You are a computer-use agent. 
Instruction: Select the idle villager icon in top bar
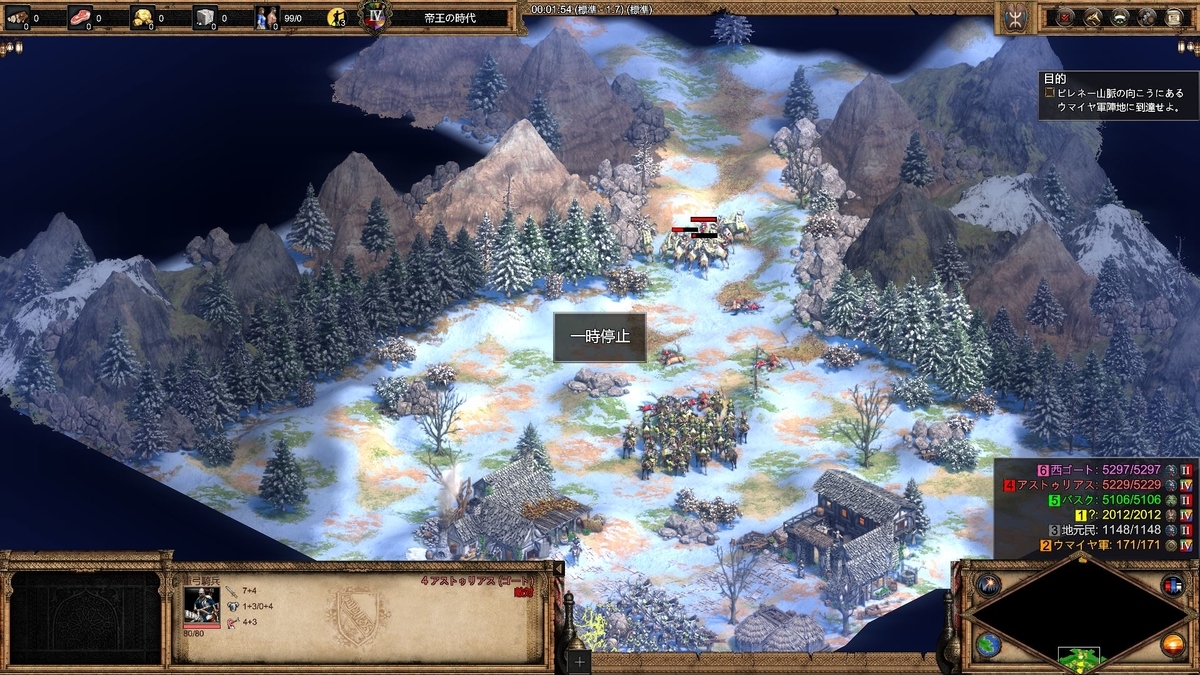tap(337, 17)
